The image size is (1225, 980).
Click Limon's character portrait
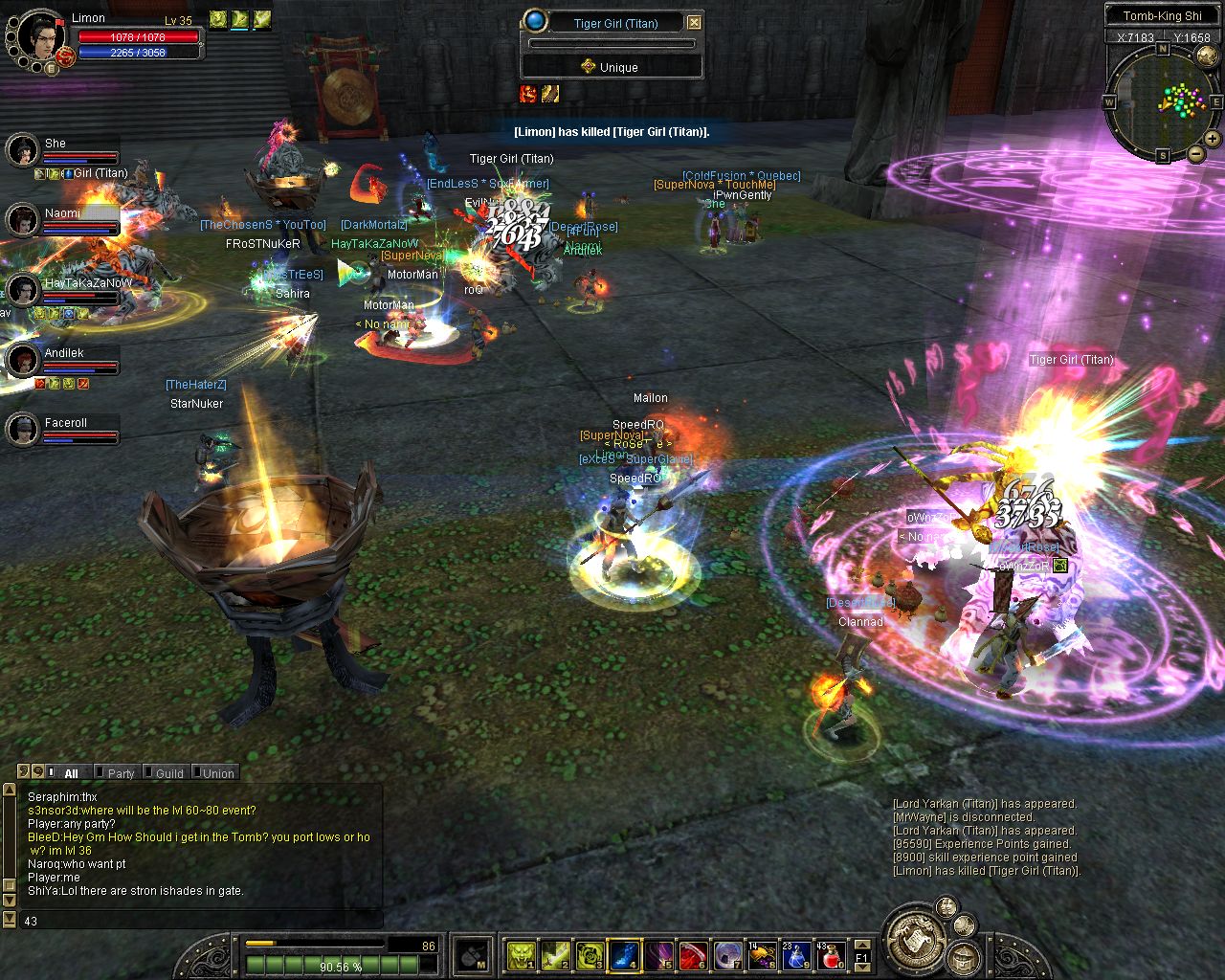[38, 35]
